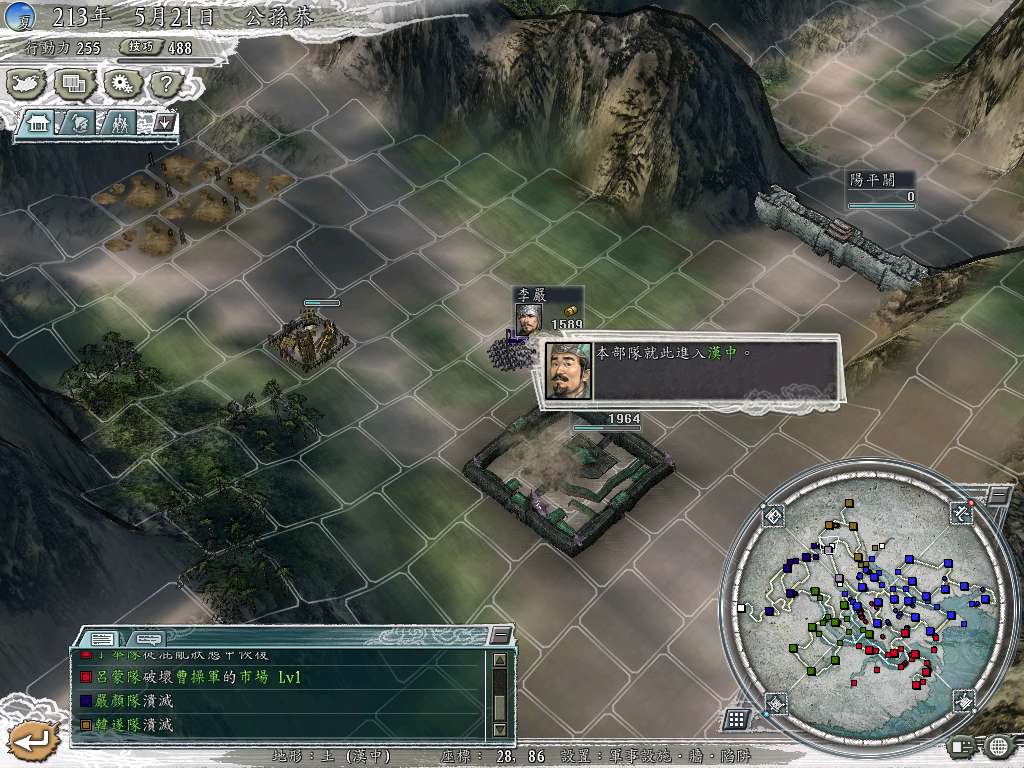
Task: Switch to the troops figures tab
Action: point(118,124)
